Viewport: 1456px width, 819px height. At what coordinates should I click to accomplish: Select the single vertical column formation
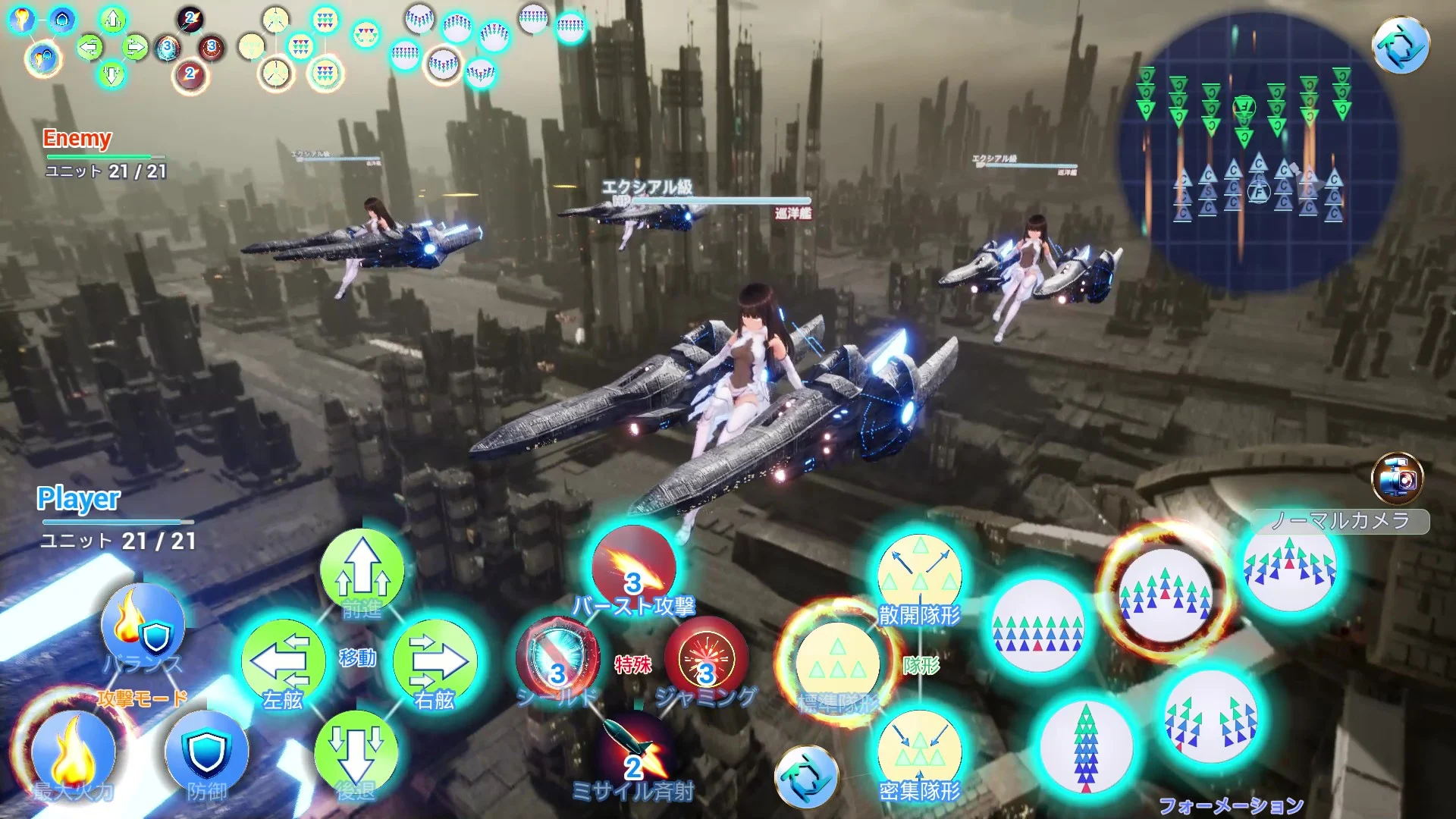pos(1086,747)
